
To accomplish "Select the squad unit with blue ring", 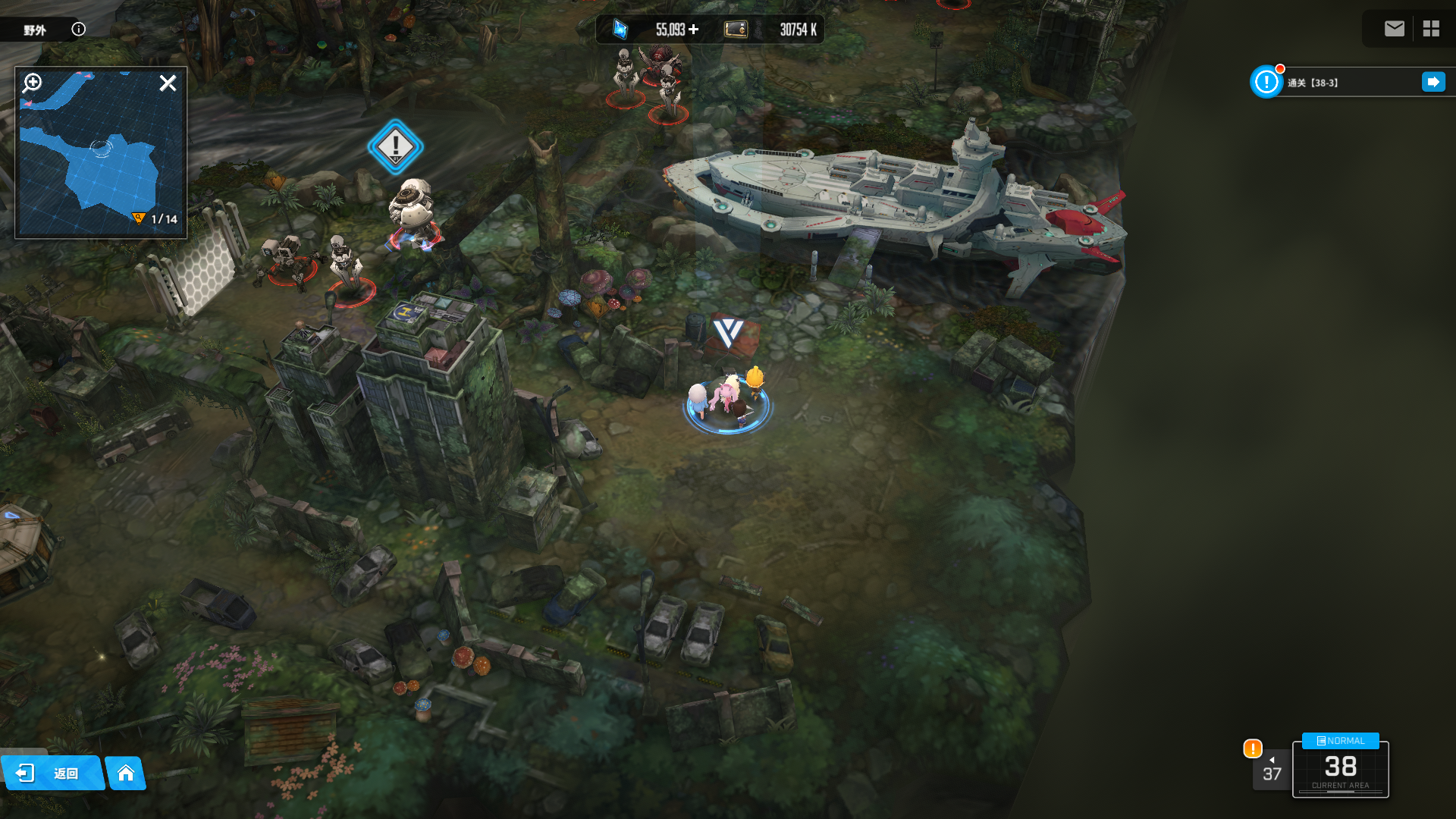I will coord(727,400).
